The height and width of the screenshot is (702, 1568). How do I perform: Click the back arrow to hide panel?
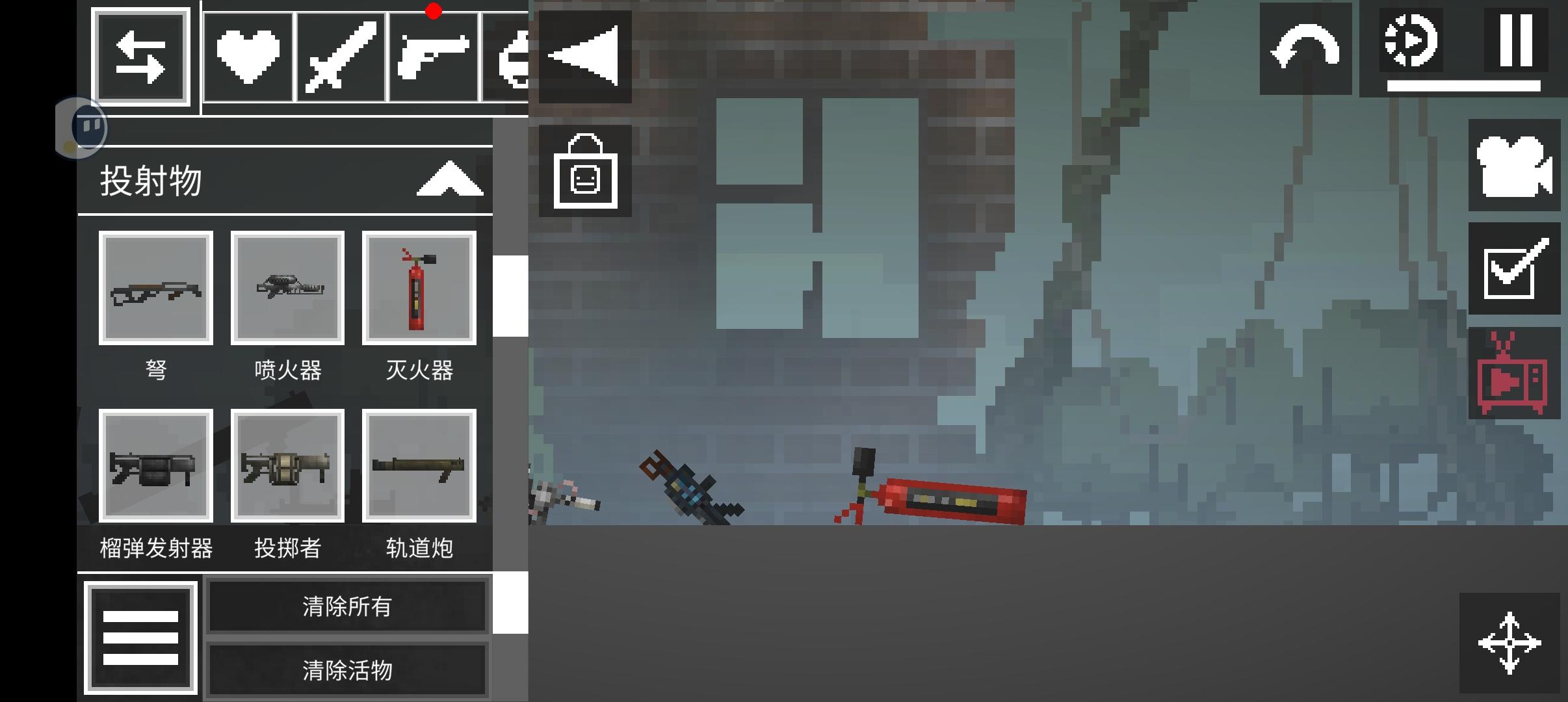584,55
